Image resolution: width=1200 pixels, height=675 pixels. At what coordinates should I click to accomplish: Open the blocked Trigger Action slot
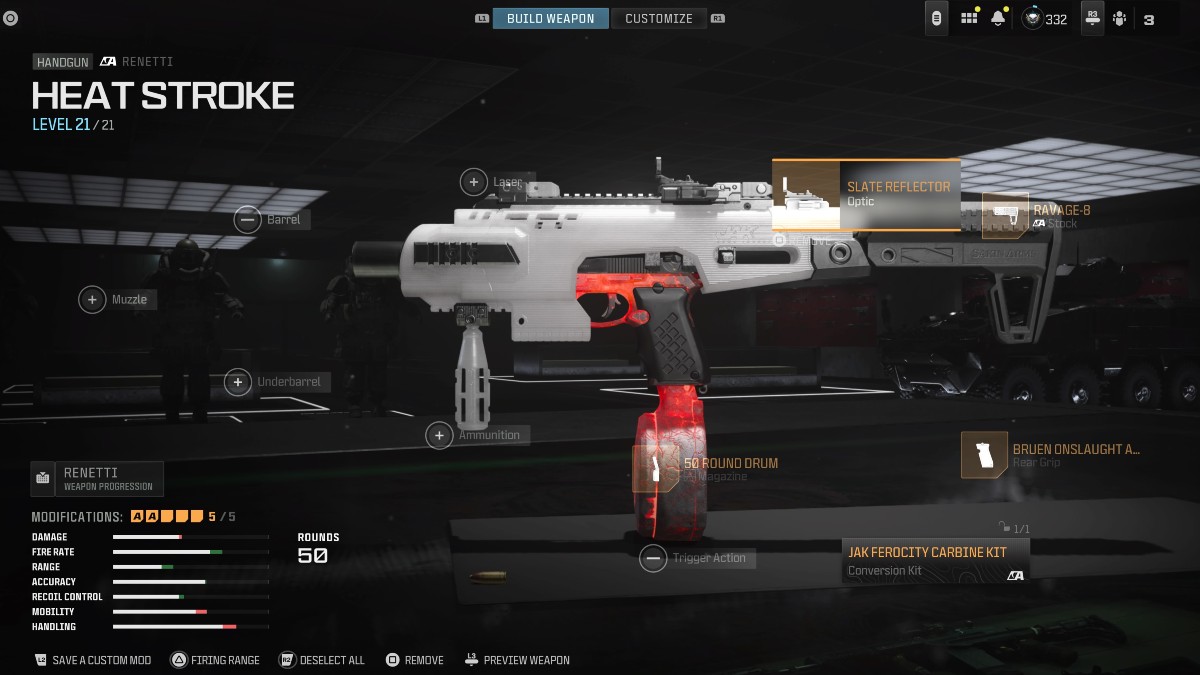(653, 558)
